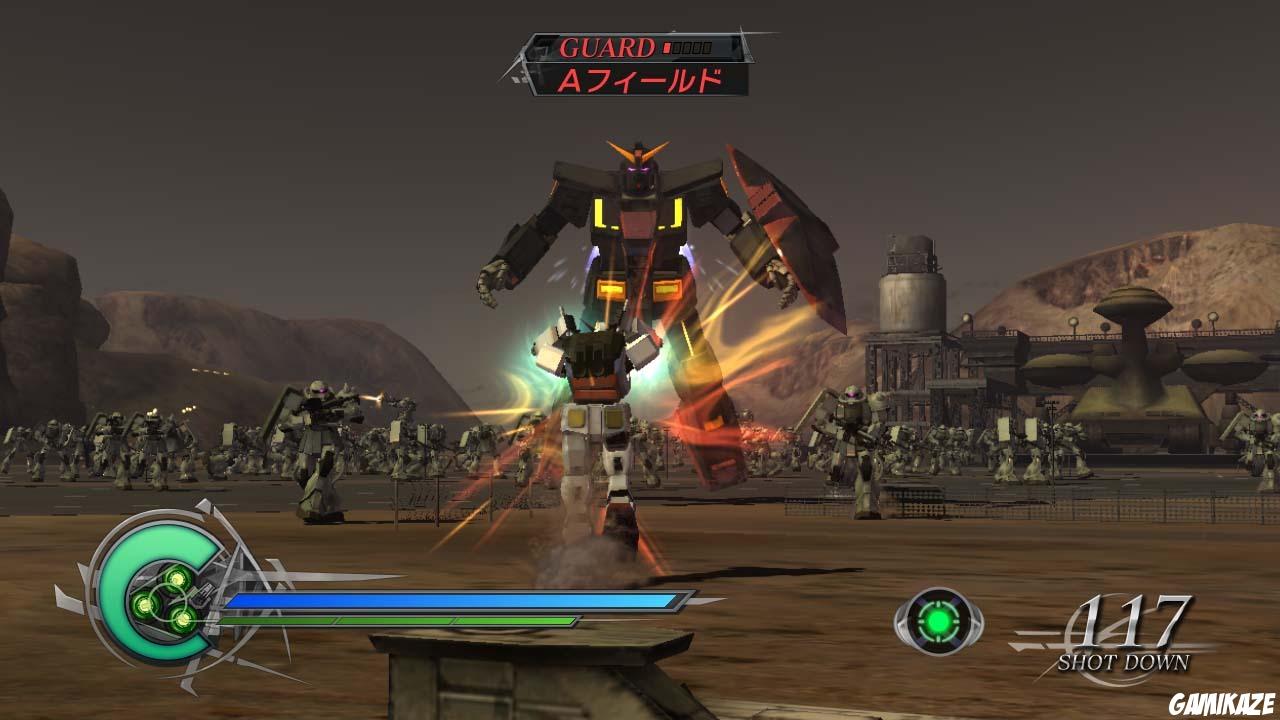Click the topmost green orb inside the gauge
This screenshot has height=720, width=1280.
pyautogui.click(x=177, y=578)
